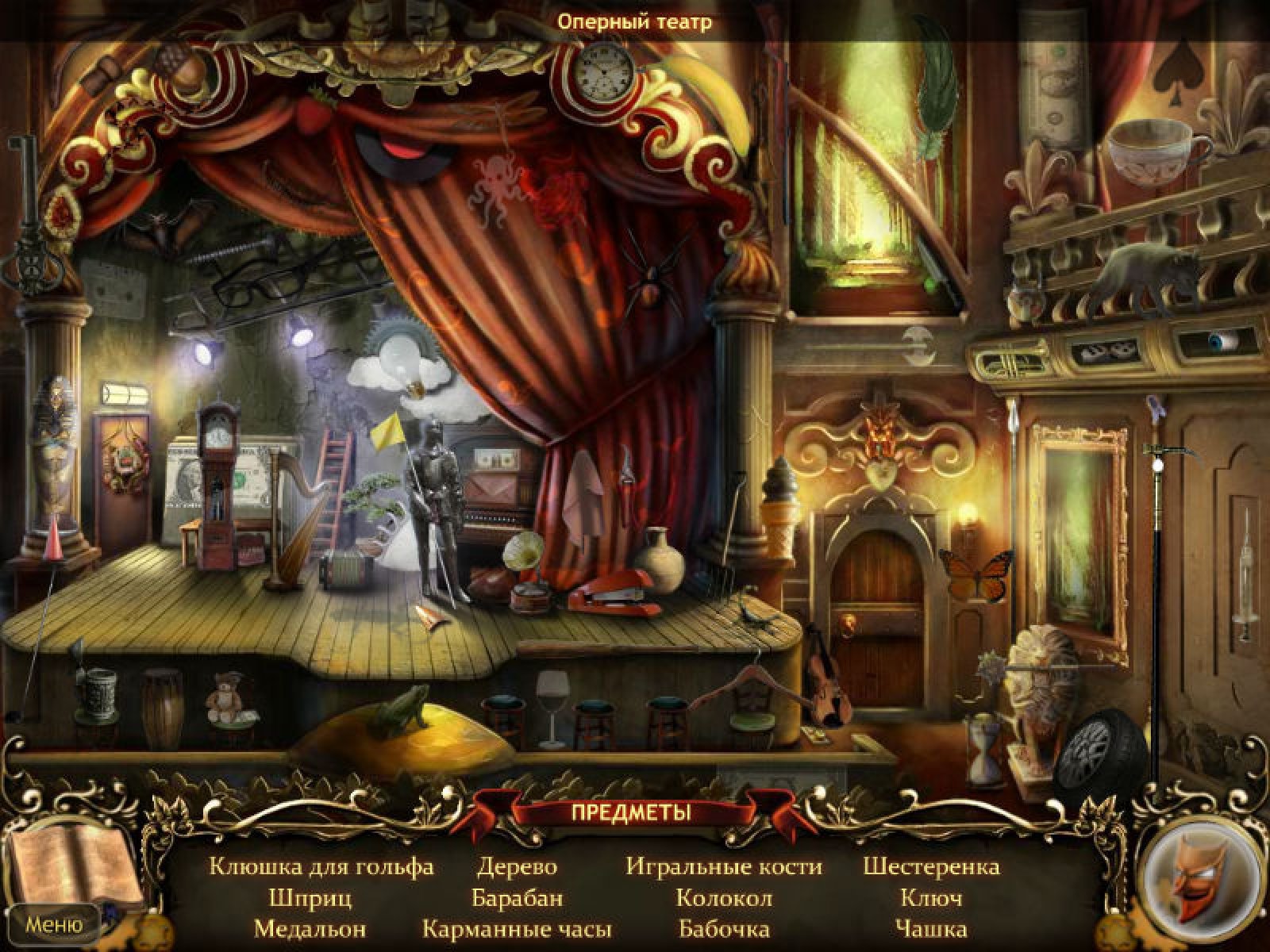Choose 'Медальон' from the item list
Screen dimensions: 1270x952
[310, 928]
